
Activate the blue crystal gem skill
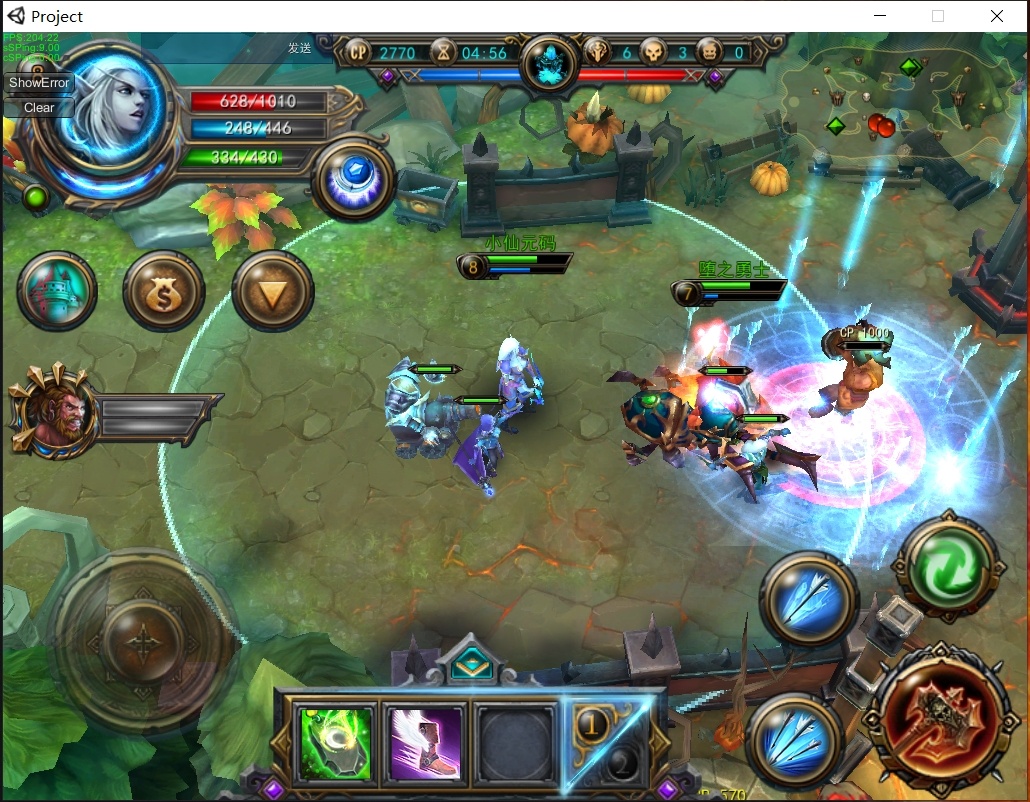point(353,178)
